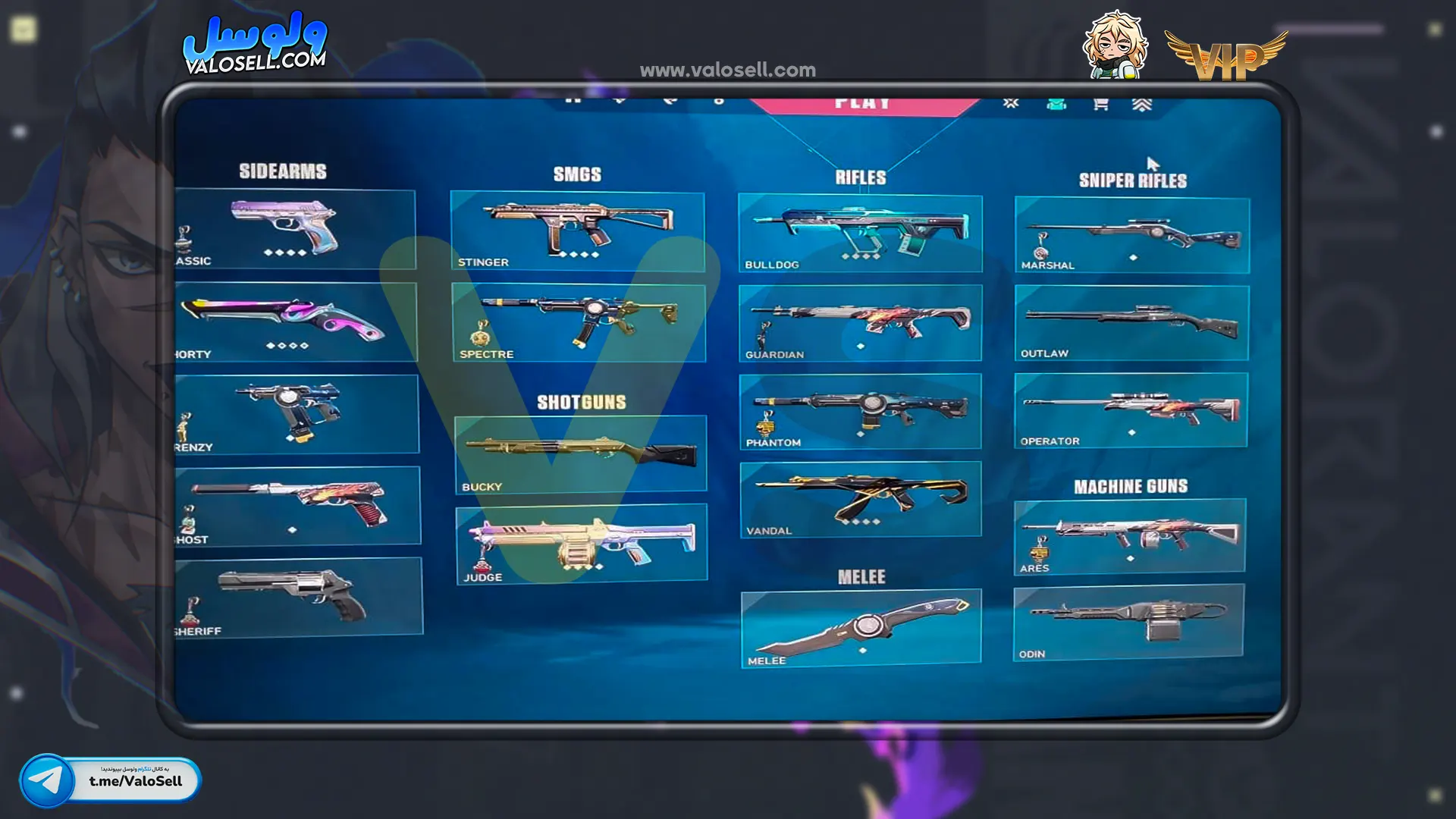Open the Shorty weapon slot

296,322
